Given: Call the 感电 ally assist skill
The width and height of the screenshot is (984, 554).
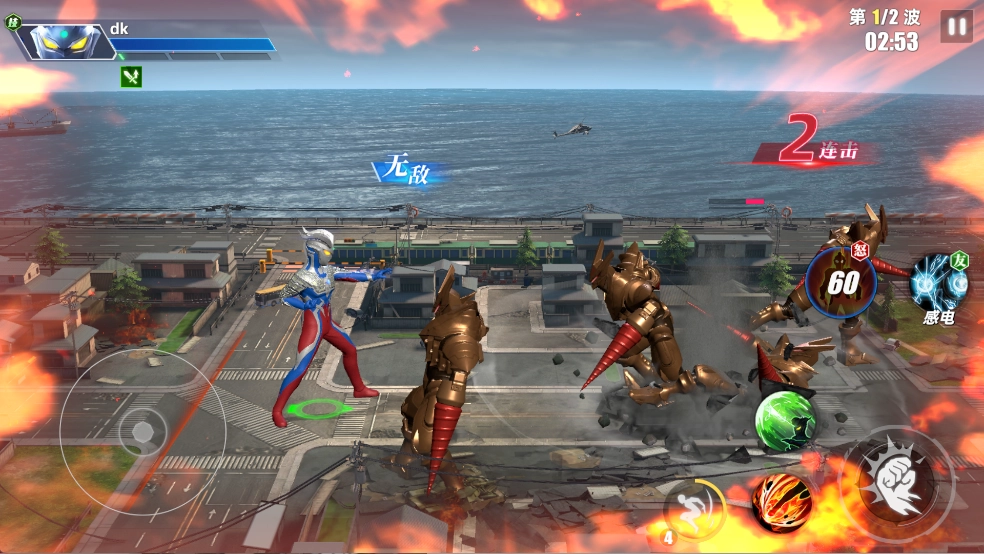Looking at the screenshot, I should 939,284.
